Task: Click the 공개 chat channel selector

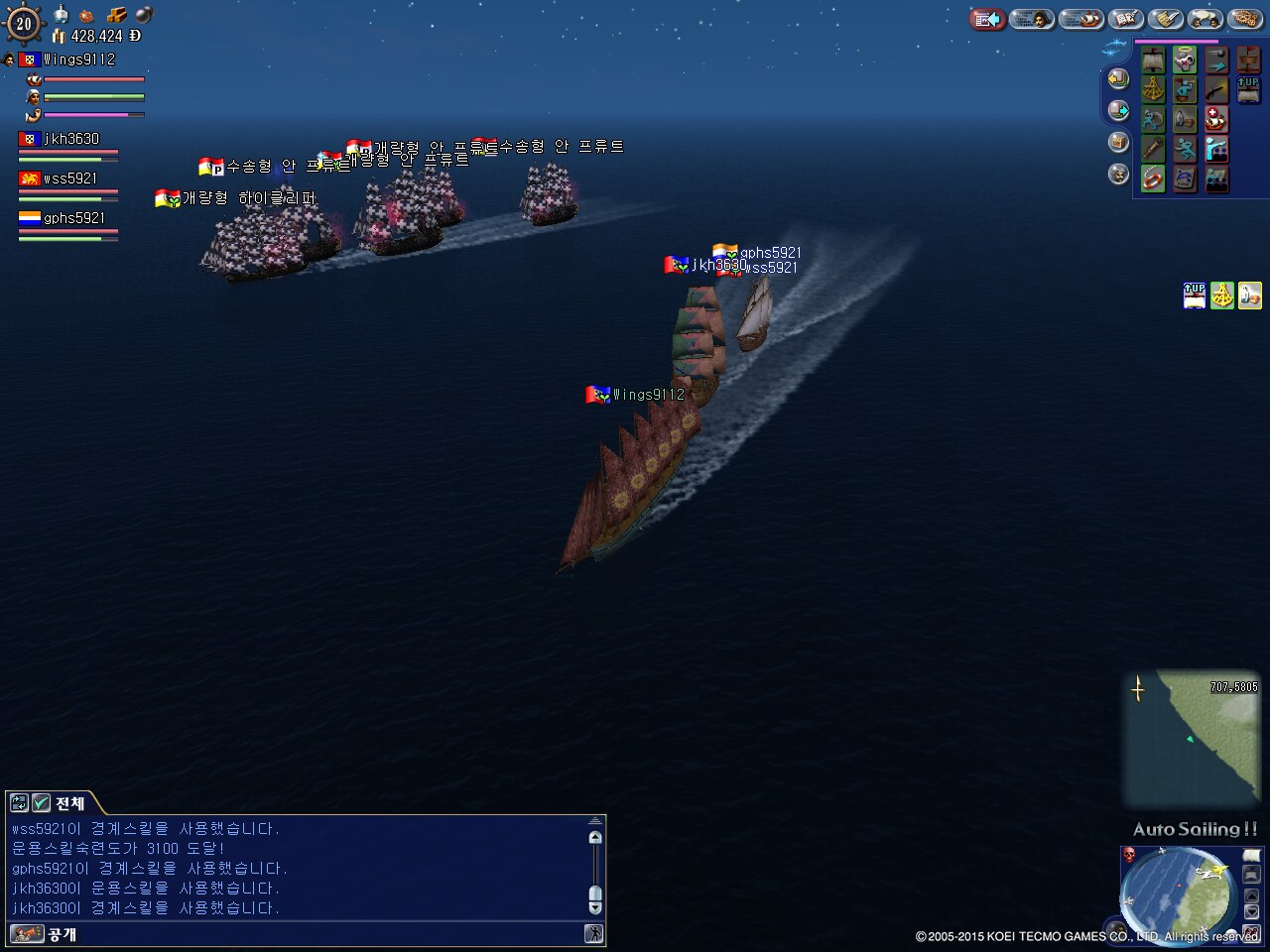Action: coord(62,934)
